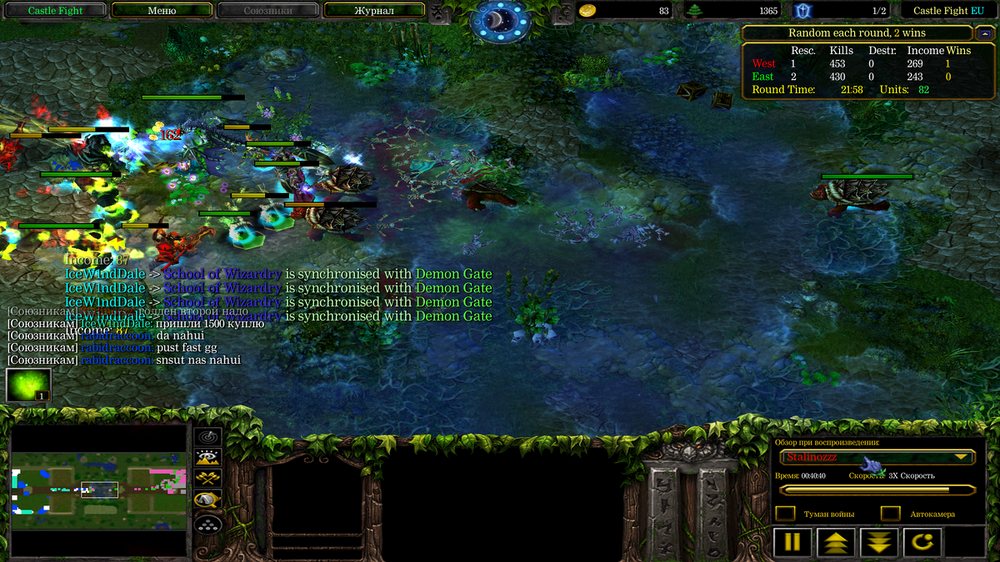Increase the replay speed
The width and height of the screenshot is (1000, 562).
coord(835,543)
